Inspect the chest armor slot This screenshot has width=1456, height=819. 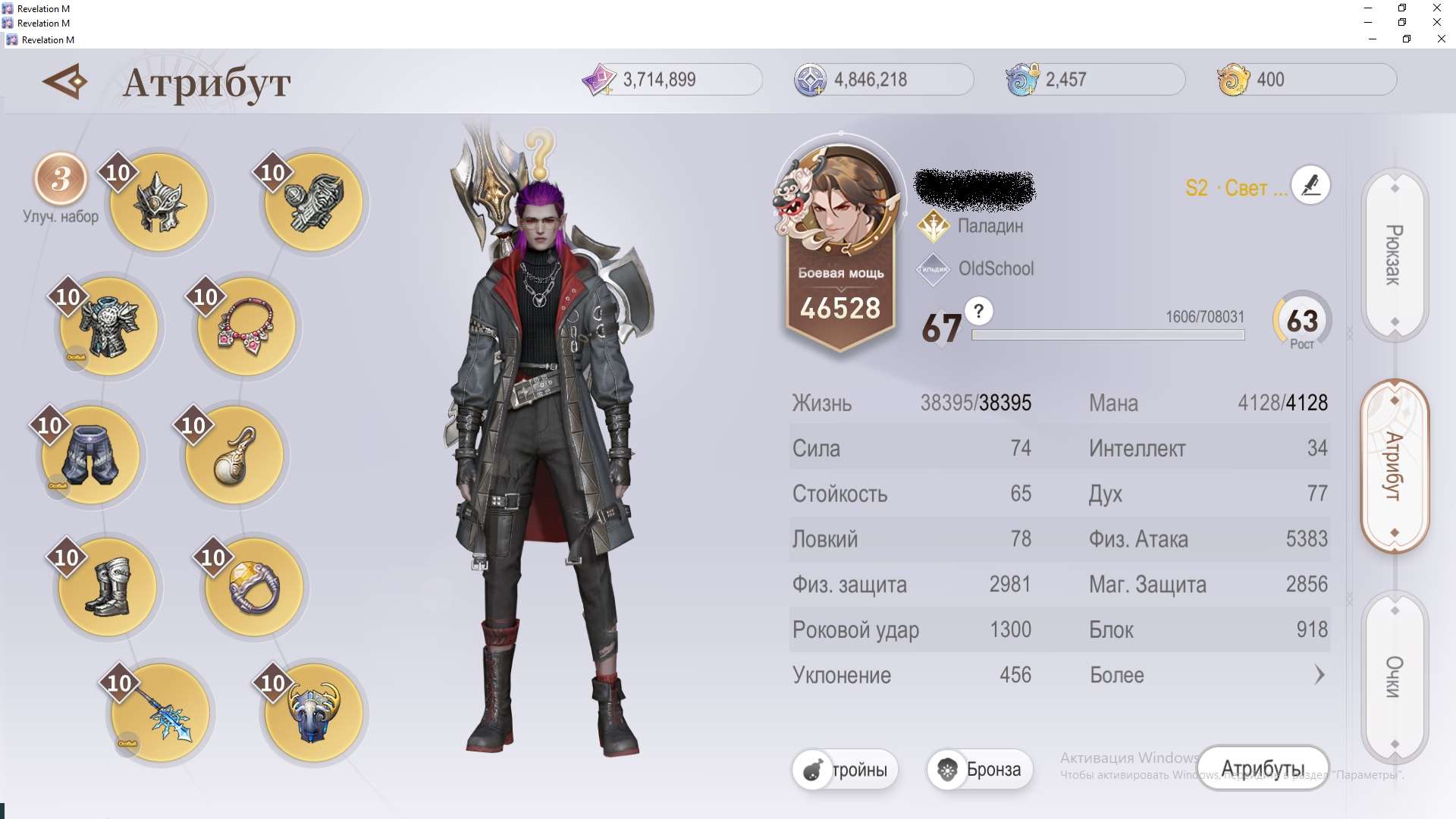[x=109, y=327]
